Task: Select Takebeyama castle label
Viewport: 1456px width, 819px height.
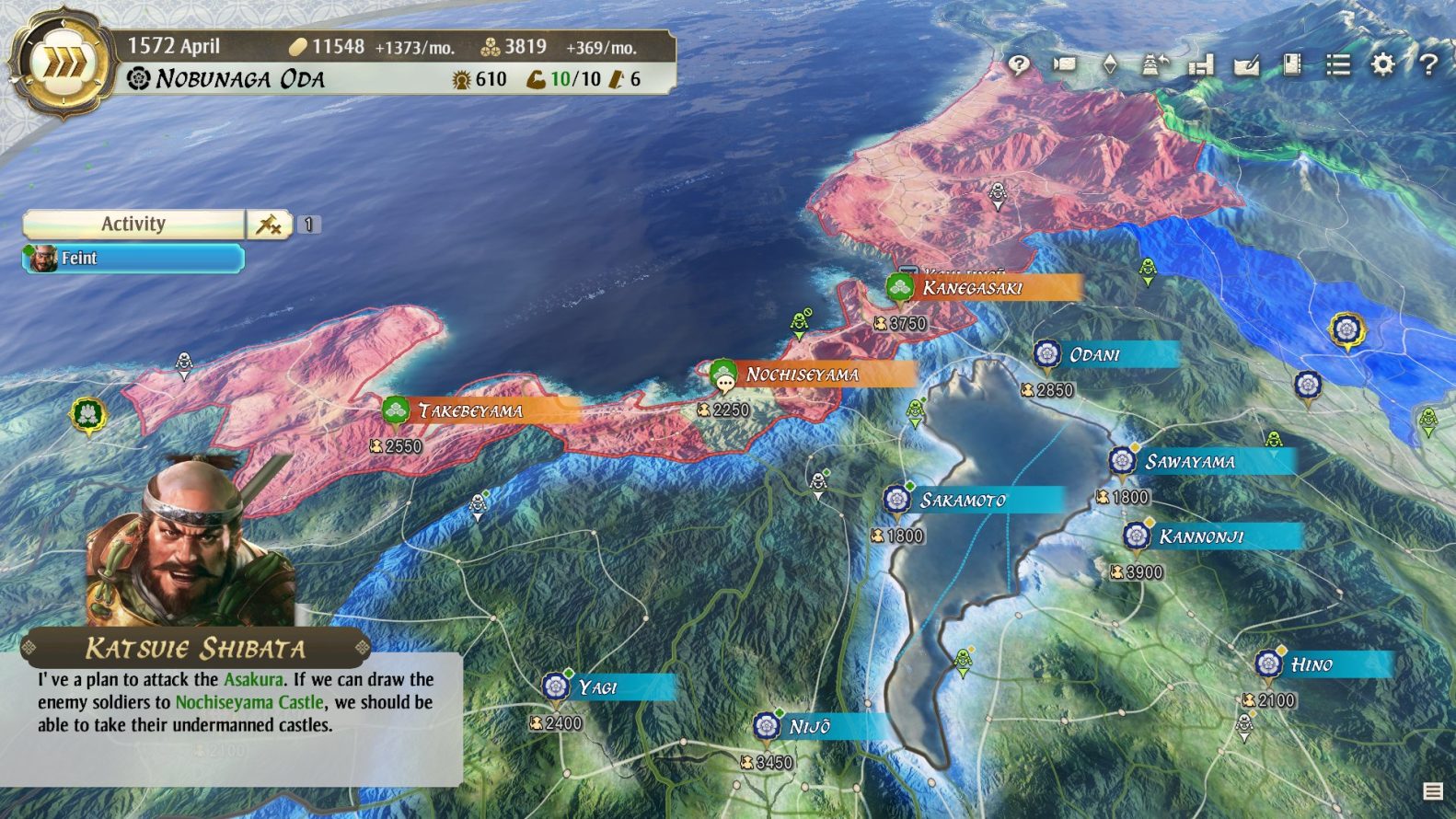Action: (470, 410)
